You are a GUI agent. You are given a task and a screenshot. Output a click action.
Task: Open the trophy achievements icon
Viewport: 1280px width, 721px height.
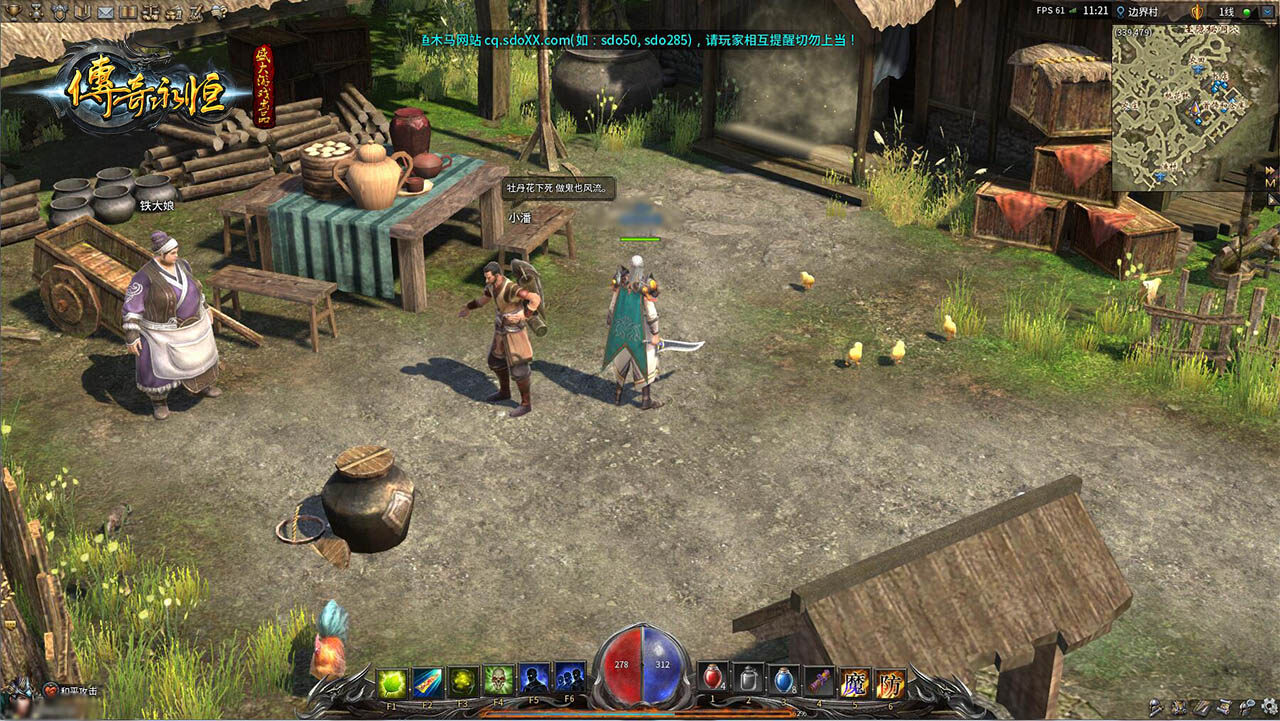pyautogui.click(x=12, y=11)
